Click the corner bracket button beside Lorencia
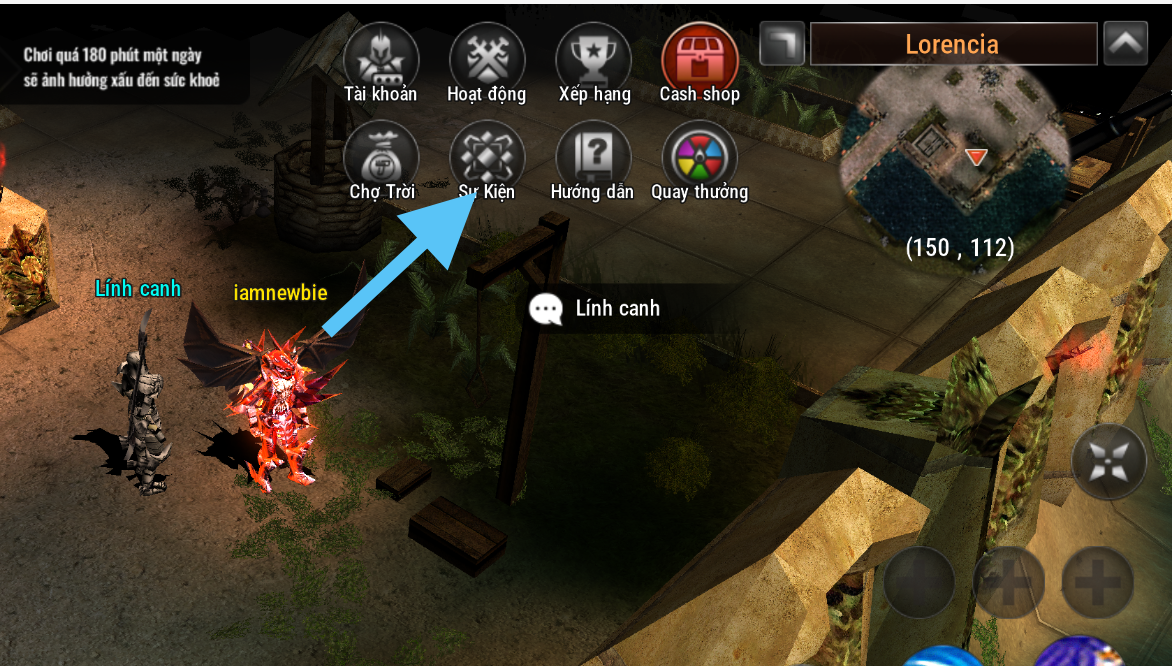The width and height of the screenshot is (1172, 666). click(782, 44)
